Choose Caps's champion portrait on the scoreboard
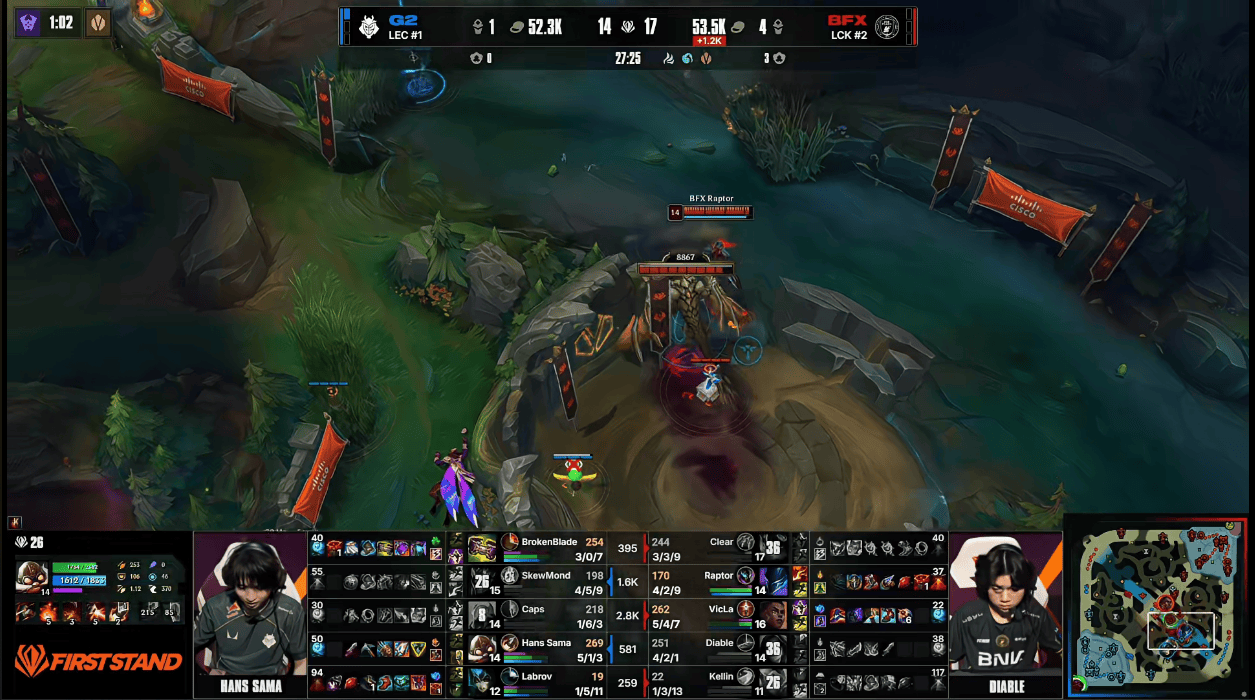1255x700 pixels. (x=482, y=614)
